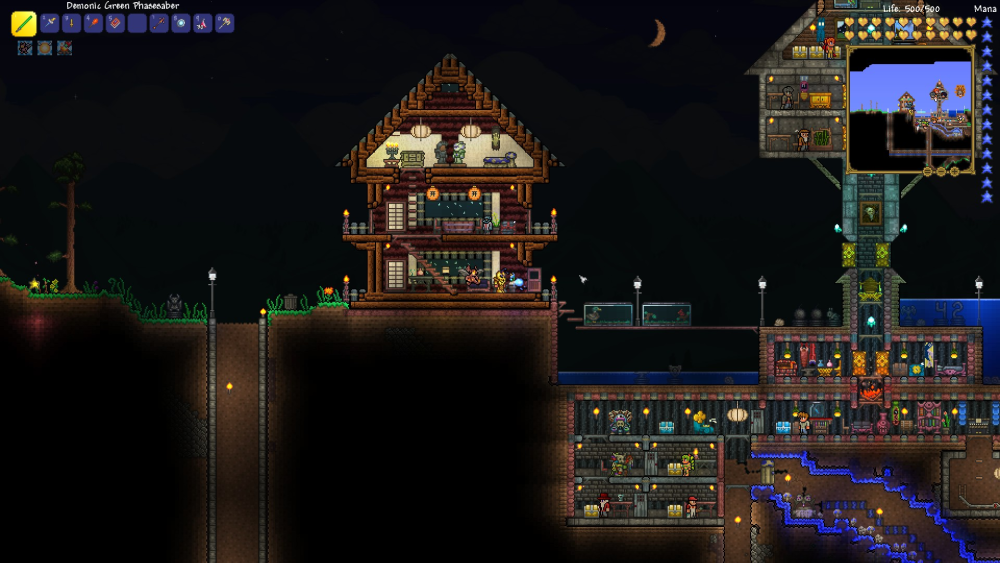Select the golden axe in the last hotbar slot

(225, 22)
